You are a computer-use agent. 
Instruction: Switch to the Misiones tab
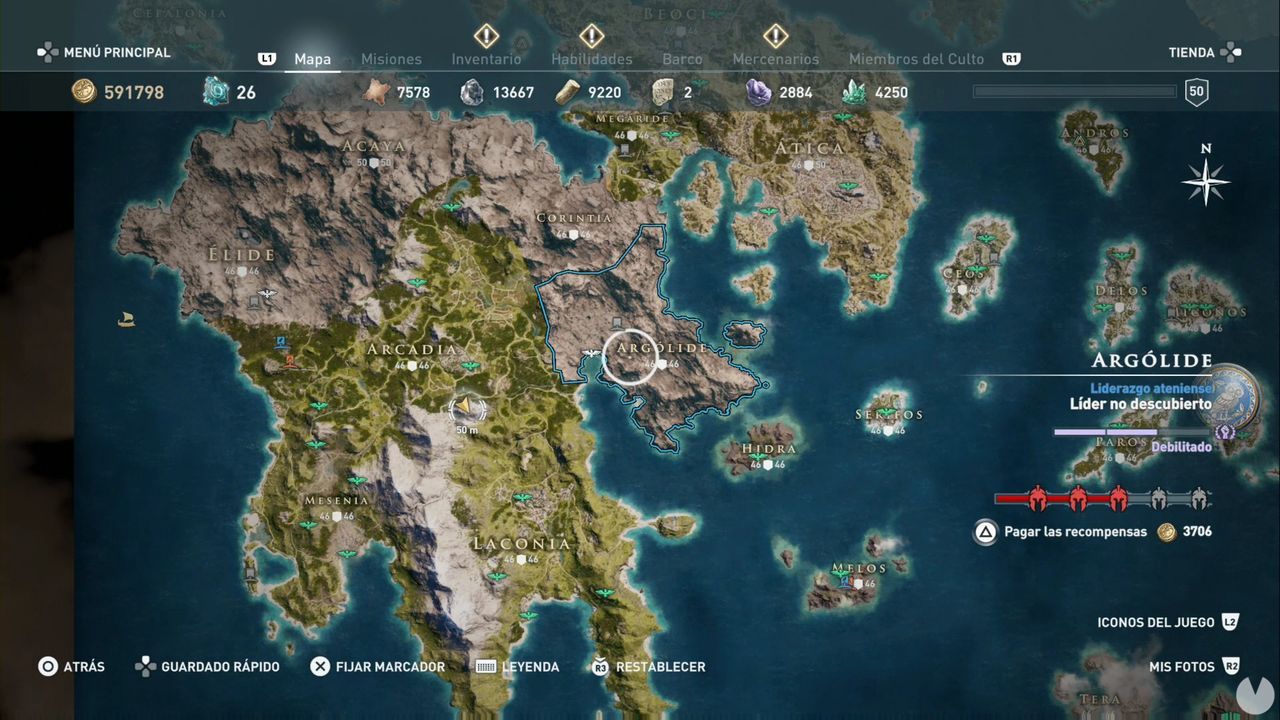coord(391,59)
